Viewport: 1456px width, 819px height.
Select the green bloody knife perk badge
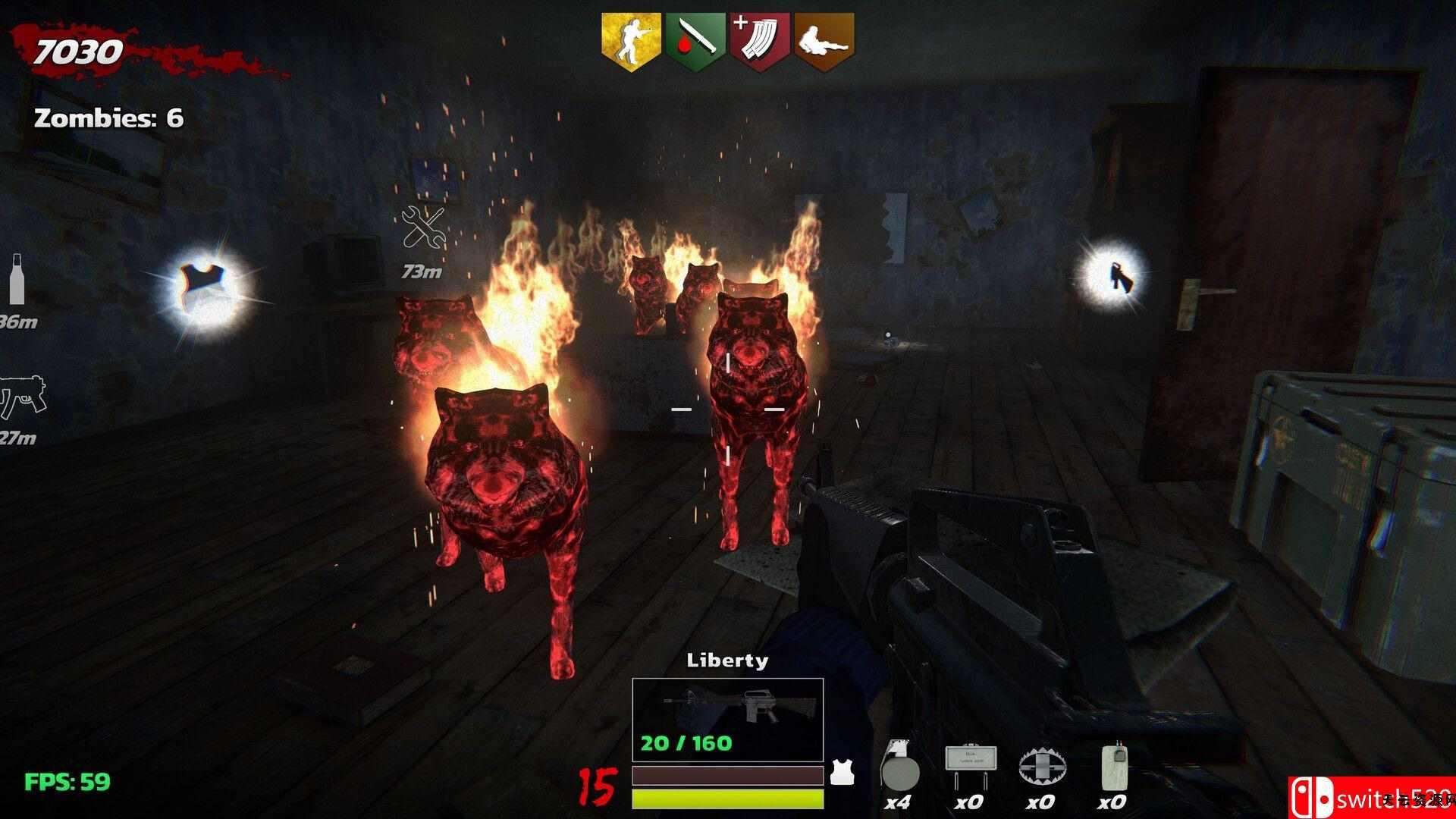tap(695, 40)
